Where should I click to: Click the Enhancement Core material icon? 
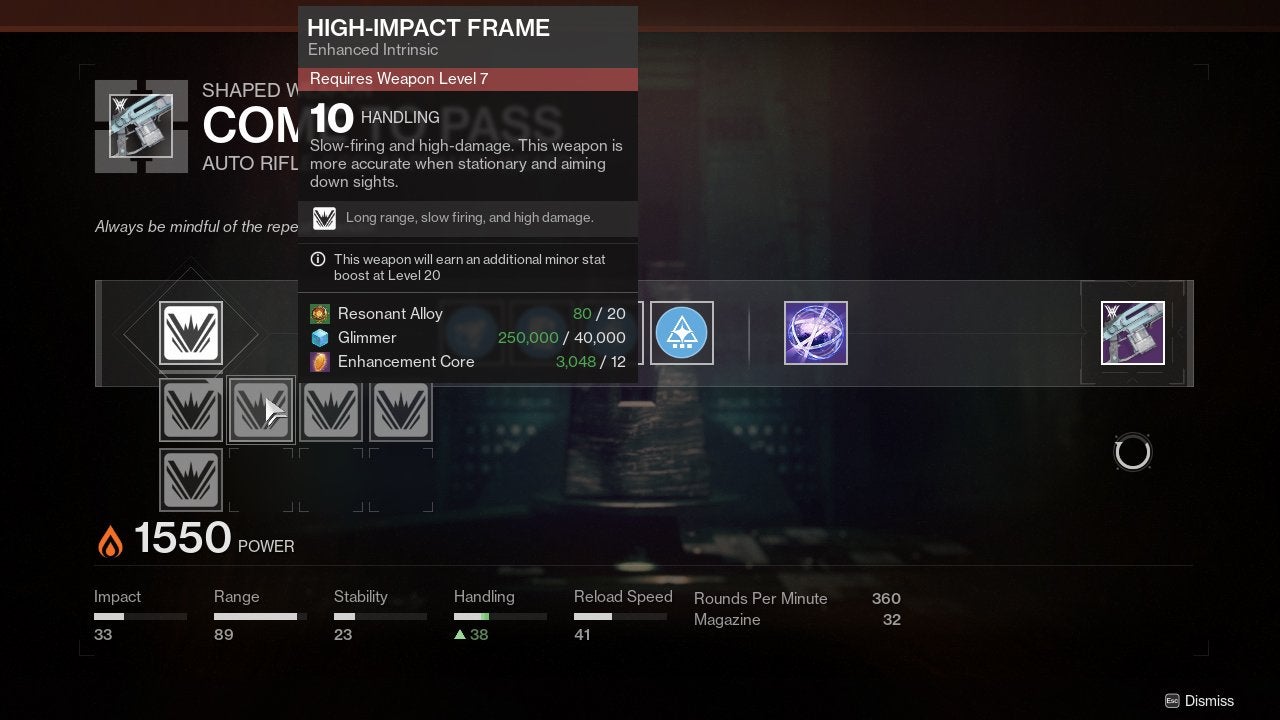(320, 361)
